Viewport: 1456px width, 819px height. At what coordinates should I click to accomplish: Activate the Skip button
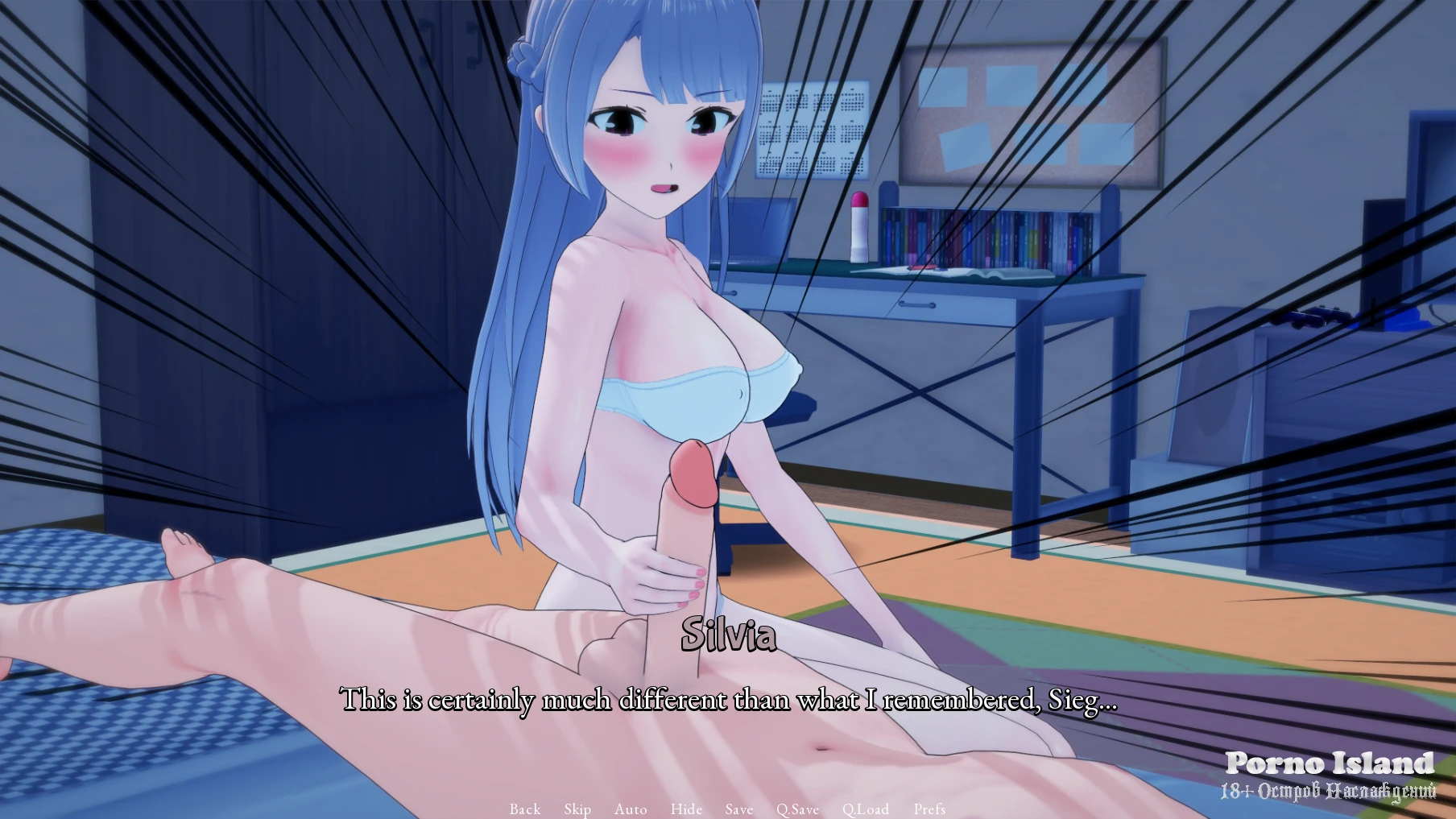pyautogui.click(x=577, y=809)
